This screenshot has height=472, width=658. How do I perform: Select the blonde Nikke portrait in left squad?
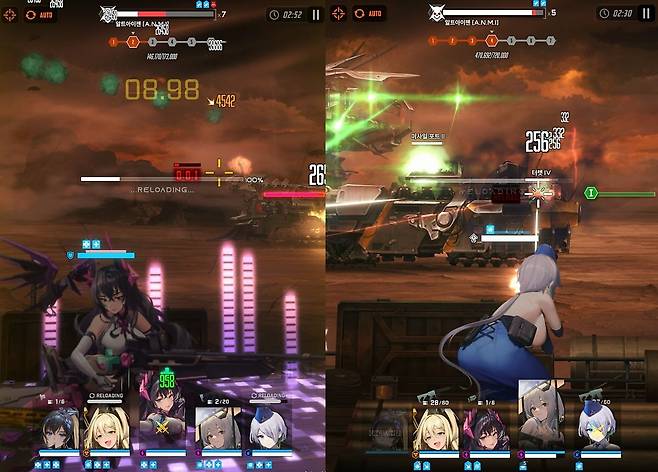(107, 428)
